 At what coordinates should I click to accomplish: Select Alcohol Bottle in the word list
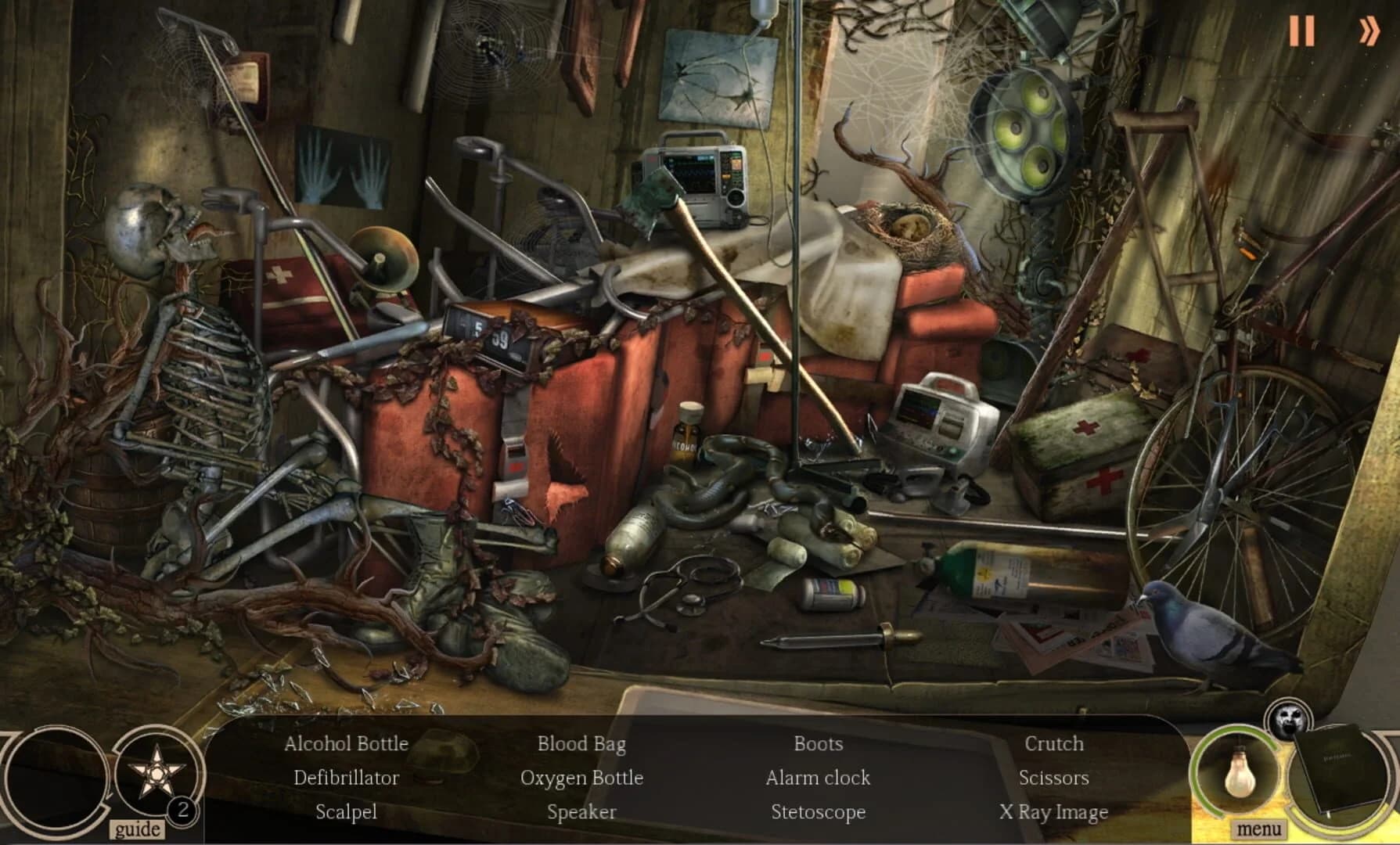click(347, 744)
